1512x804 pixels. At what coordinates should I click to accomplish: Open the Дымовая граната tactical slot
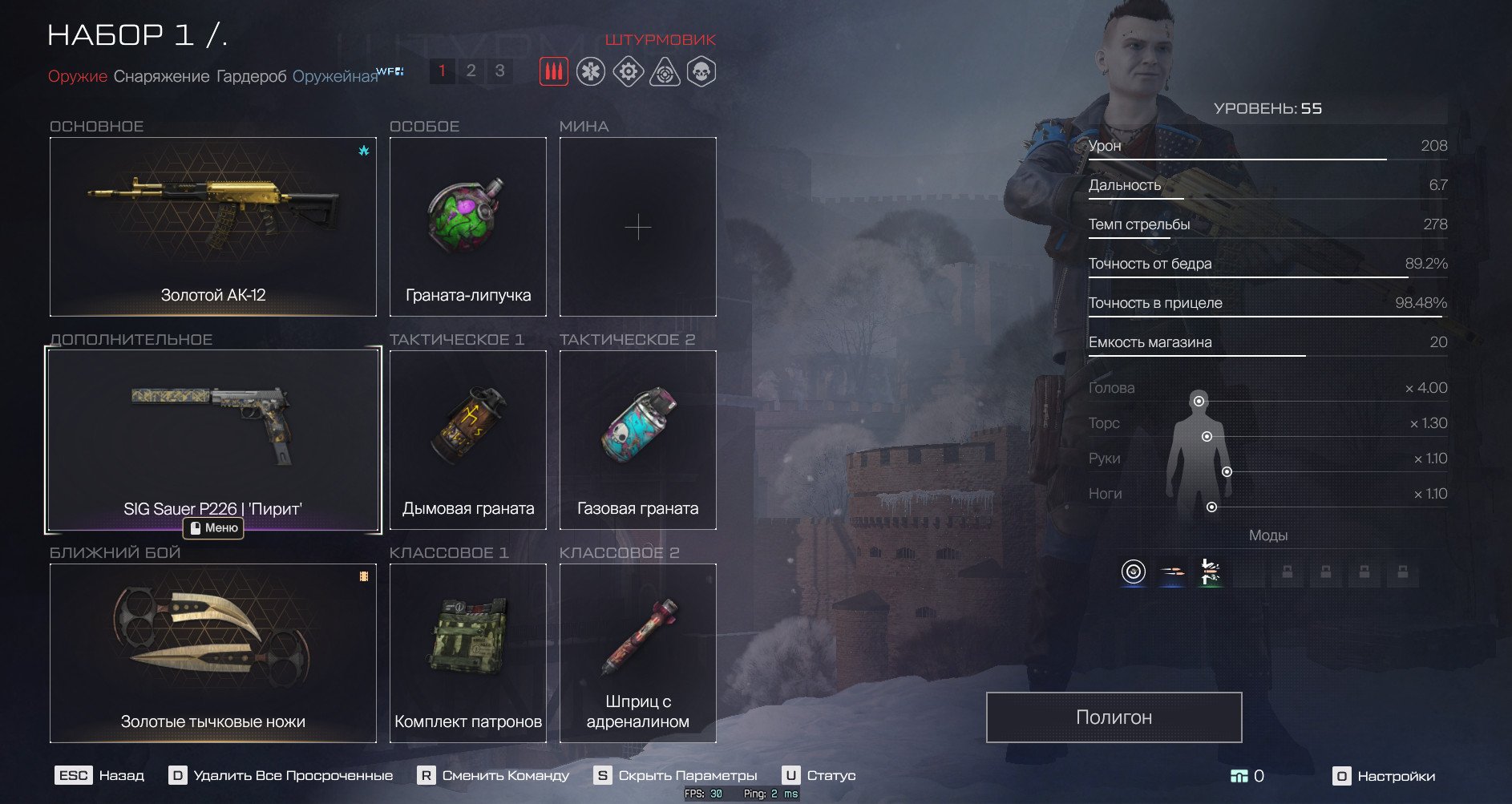[x=468, y=440]
